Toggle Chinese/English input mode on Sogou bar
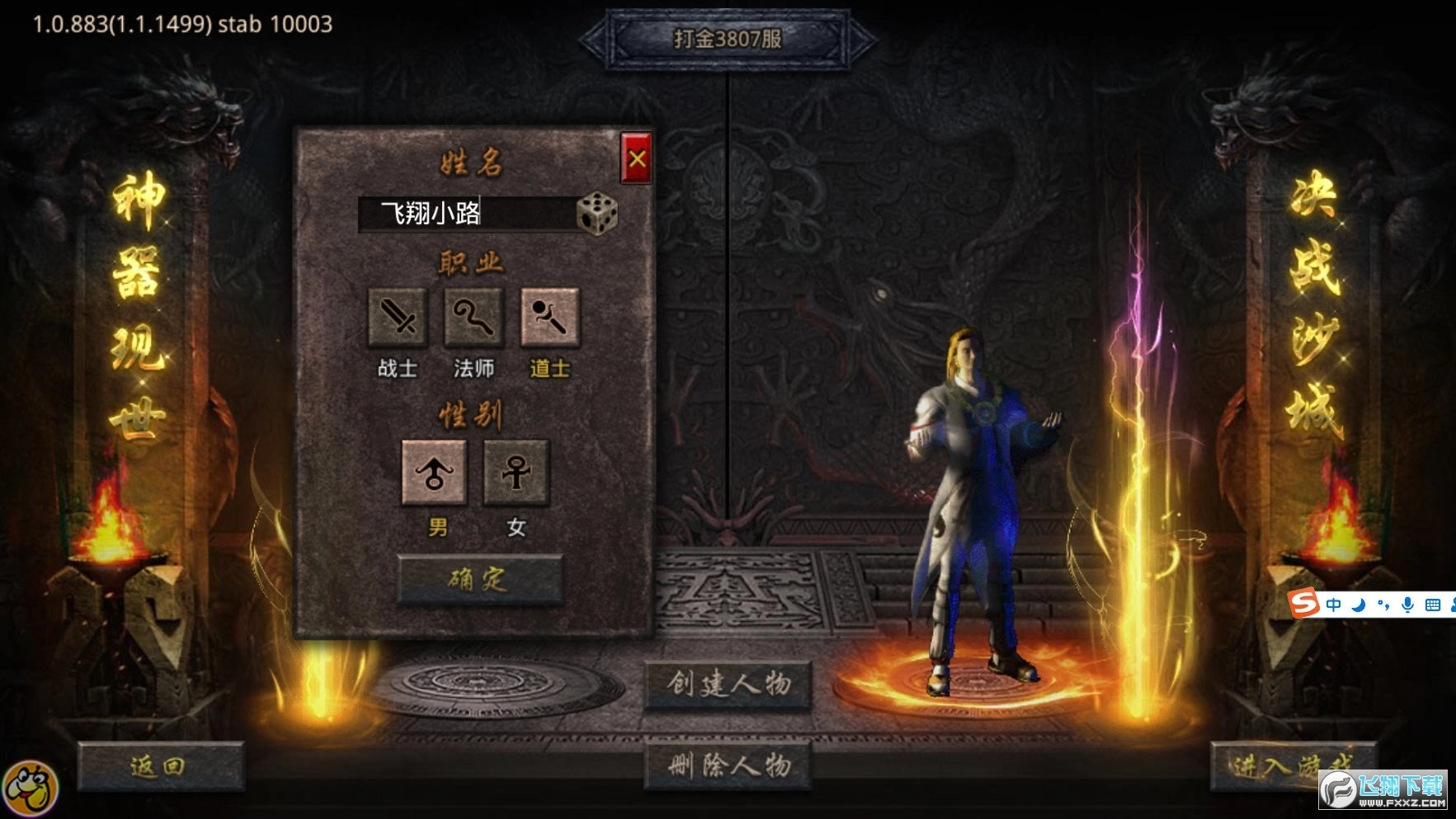The image size is (1456, 819). point(1333,605)
